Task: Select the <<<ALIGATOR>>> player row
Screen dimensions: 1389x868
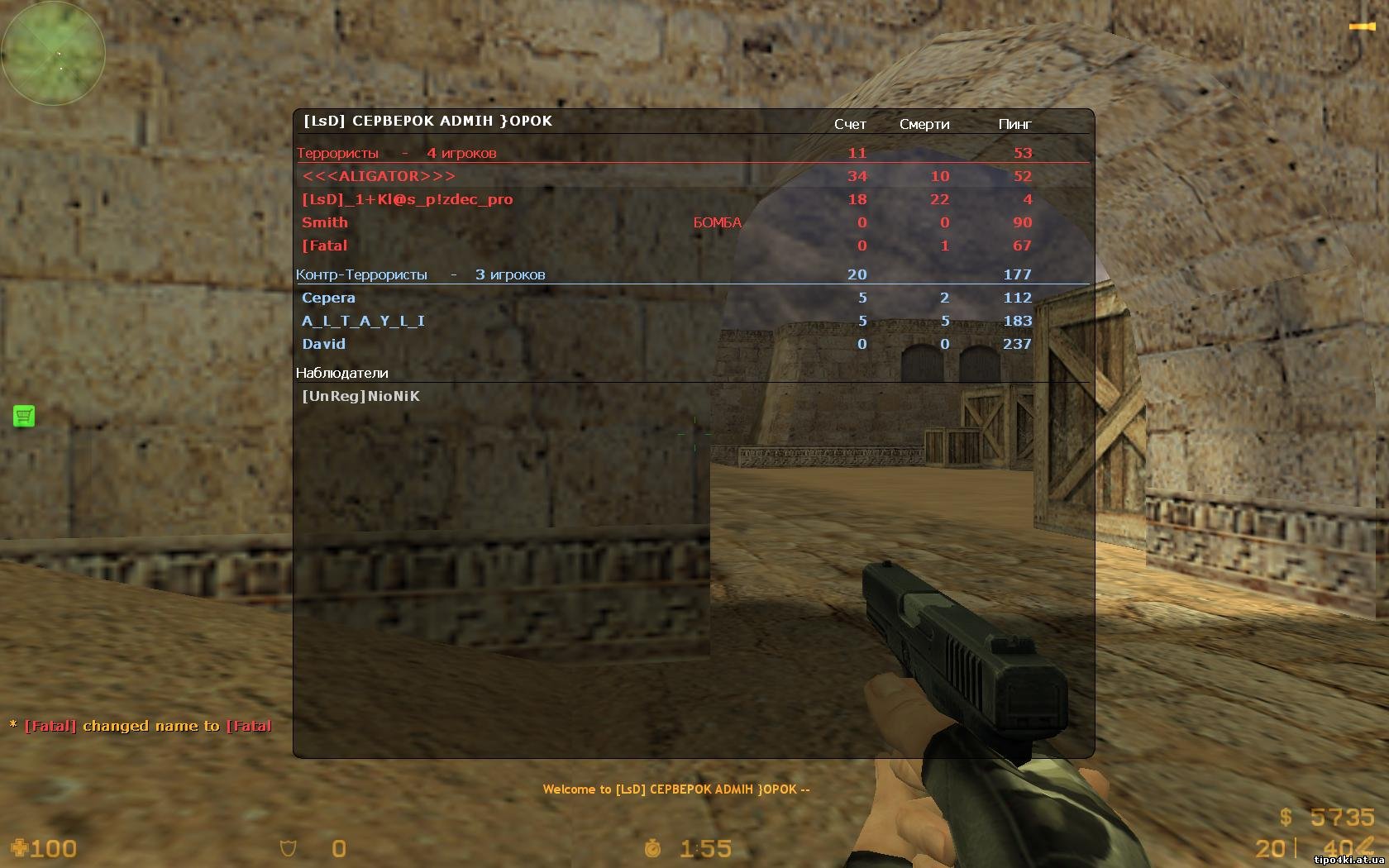Action: 379,176
